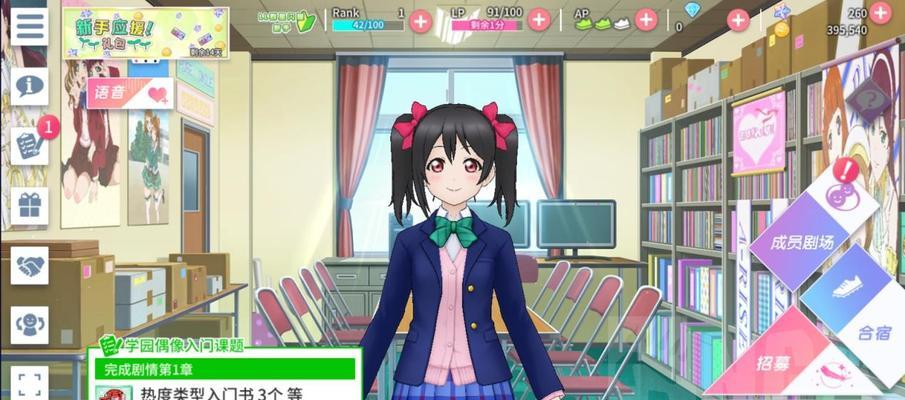Tap the 语音 voice button
This screenshot has width=905, height=400.
[x=130, y=94]
